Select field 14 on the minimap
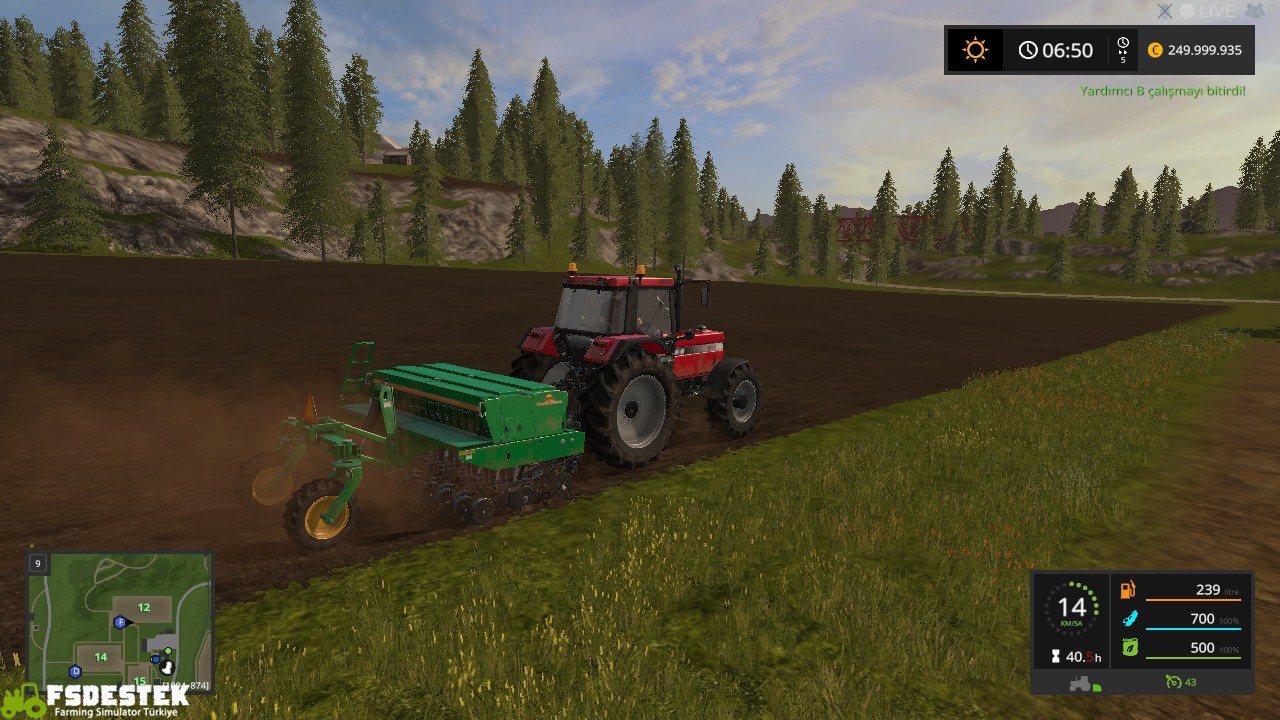 pyautogui.click(x=99, y=657)
